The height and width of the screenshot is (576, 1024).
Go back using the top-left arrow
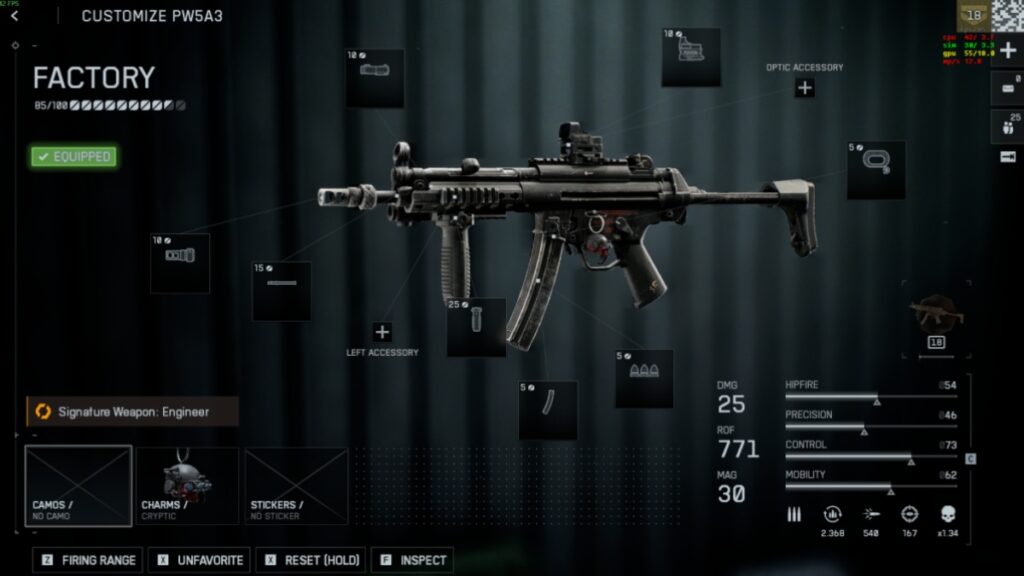point(14,16)
